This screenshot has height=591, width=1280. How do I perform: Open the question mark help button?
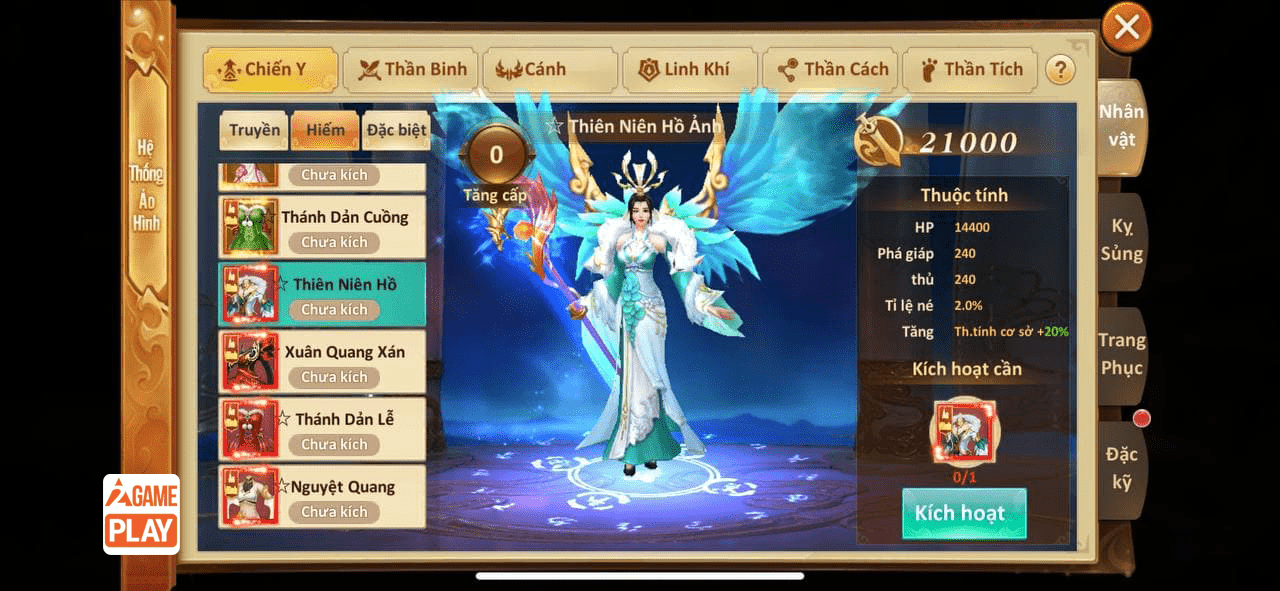pyautogui.click(x=1060, y=70)
